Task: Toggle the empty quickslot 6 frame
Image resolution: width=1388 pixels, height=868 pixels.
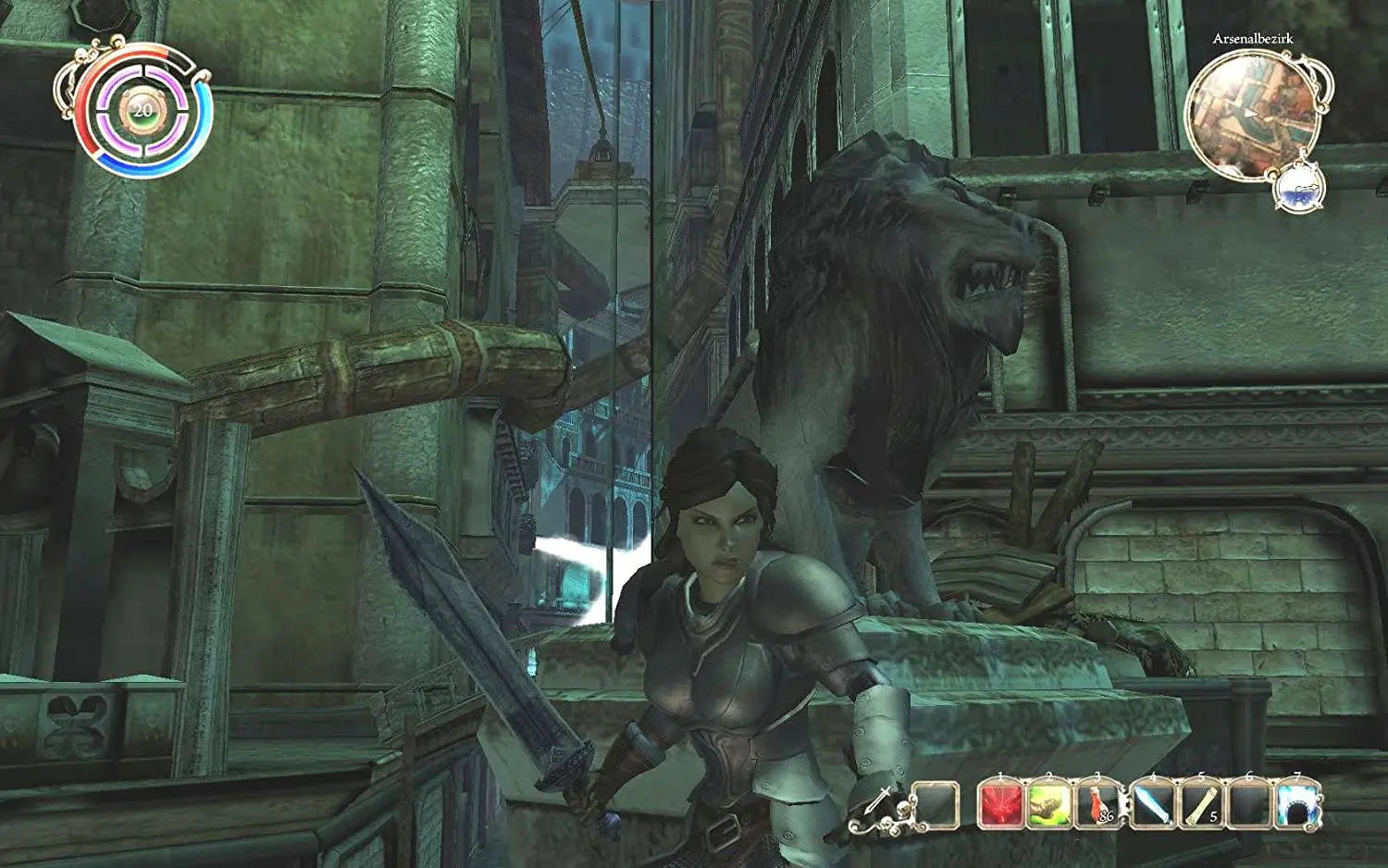Action: (x=1249, y=805)
